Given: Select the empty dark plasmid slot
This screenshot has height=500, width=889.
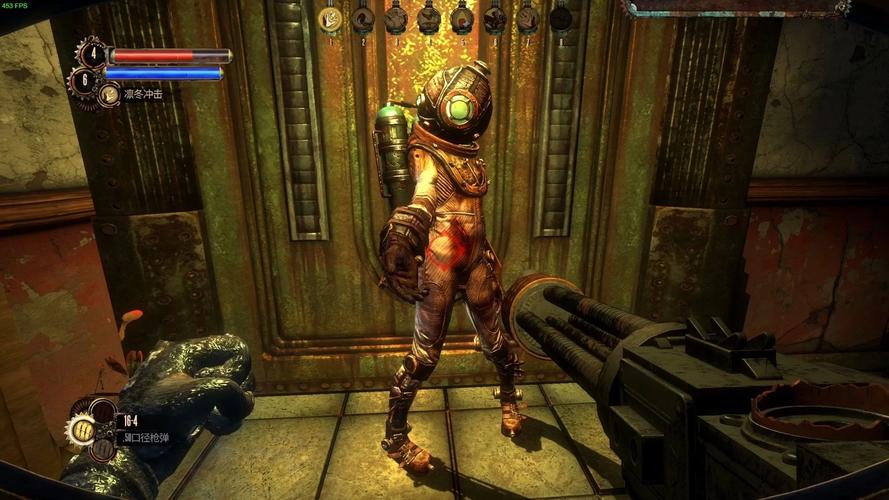Looking at the screenshot, I should [561, 17].
